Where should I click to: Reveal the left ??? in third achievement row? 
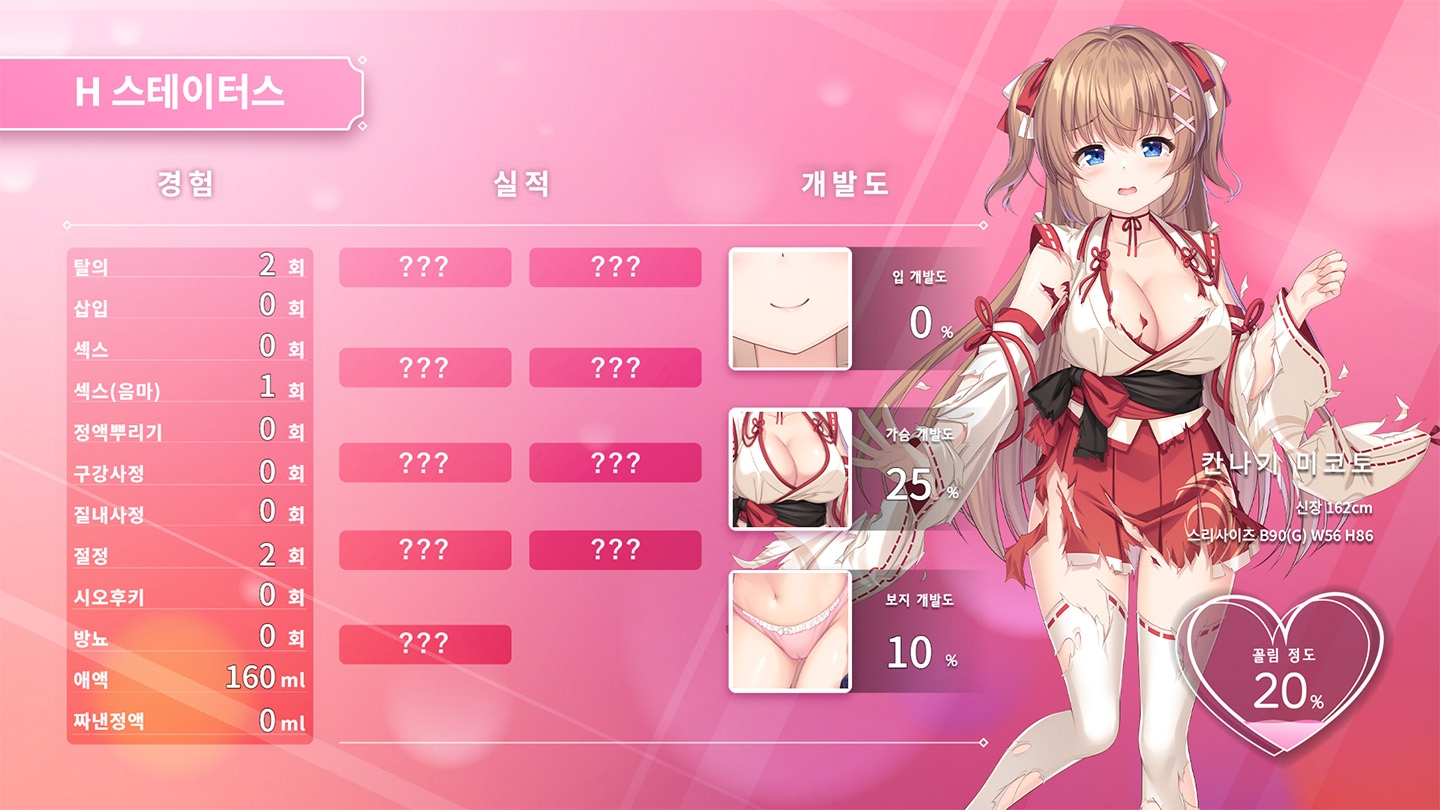[424, 463]
